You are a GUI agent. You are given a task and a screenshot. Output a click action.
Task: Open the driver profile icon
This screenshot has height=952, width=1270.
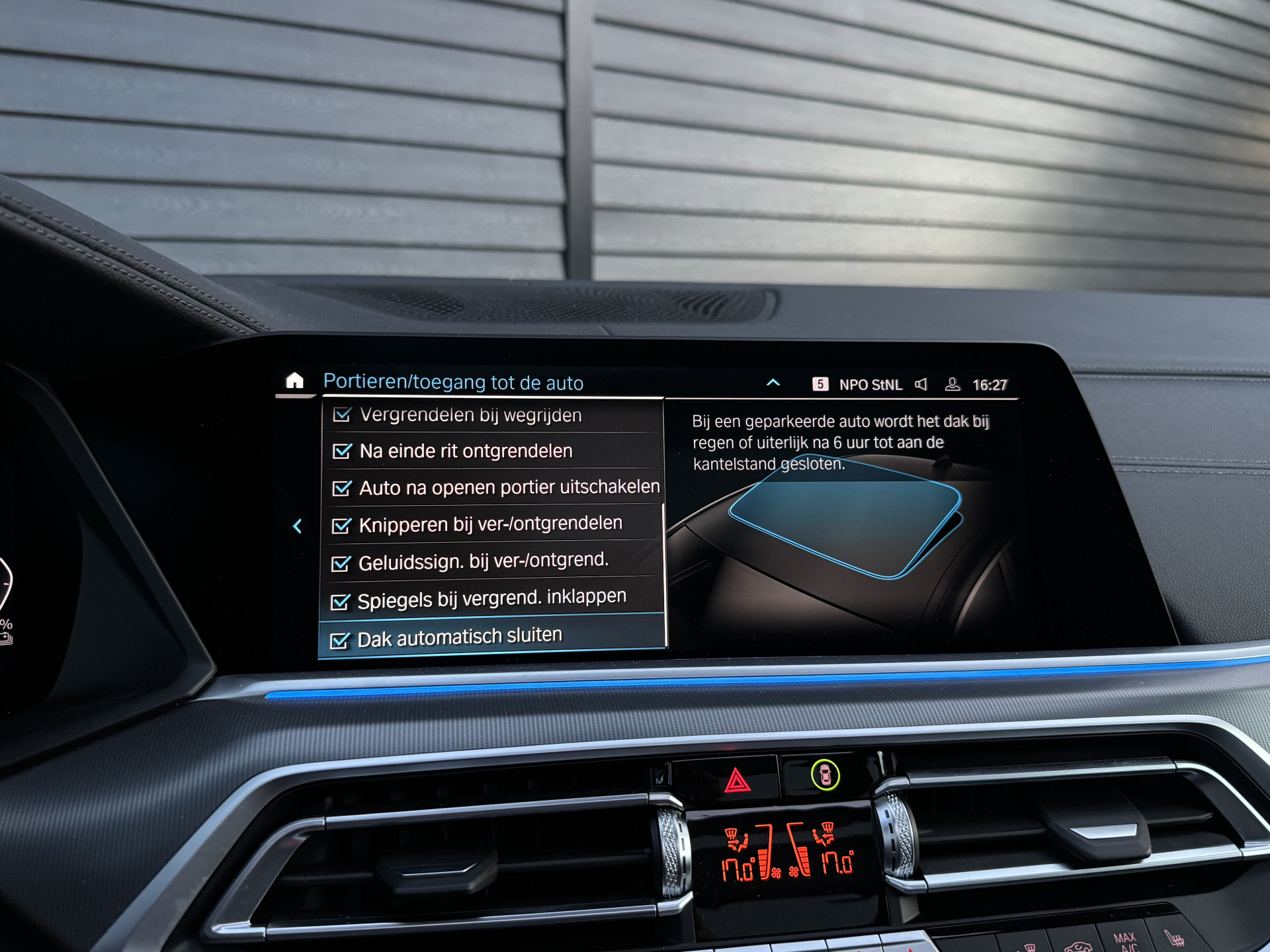coord(952,385)
